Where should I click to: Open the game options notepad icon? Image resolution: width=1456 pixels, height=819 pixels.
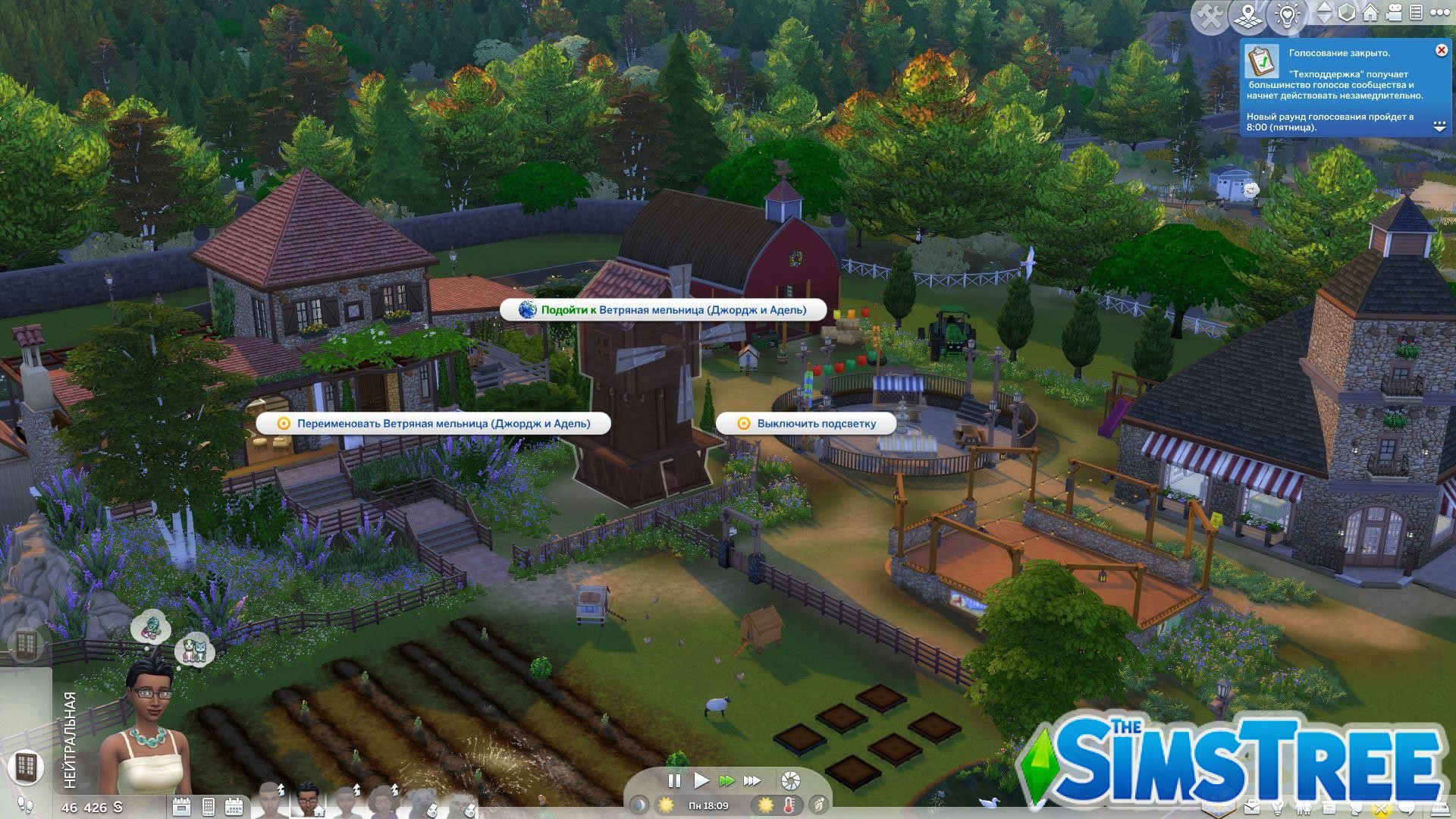pos(1417,12)
